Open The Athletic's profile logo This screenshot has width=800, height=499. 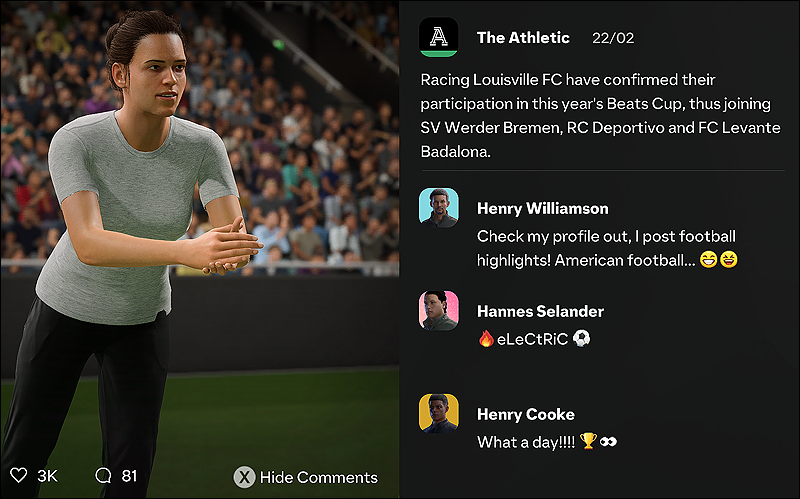tap(439, 38)
